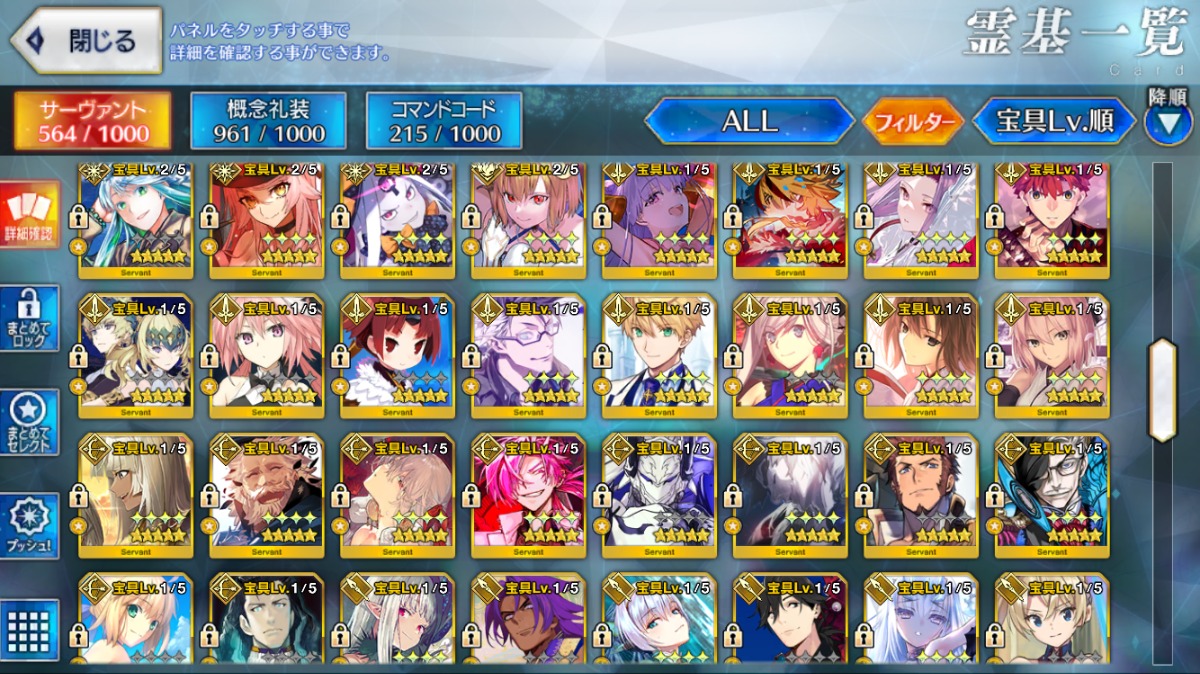Choose the まとめてセレクト bulk select button
The height and width of the screenshot is (674, 1200).
click(x=31, y=422)
